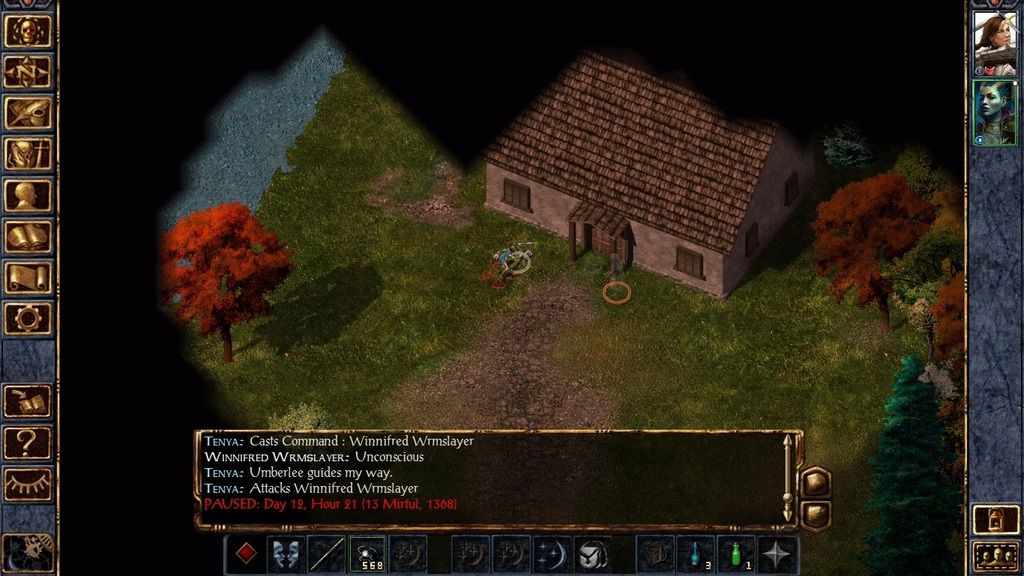Activate the twin masks action button
The width and height of the screenshot is (1024, 576).
[286, 554]
